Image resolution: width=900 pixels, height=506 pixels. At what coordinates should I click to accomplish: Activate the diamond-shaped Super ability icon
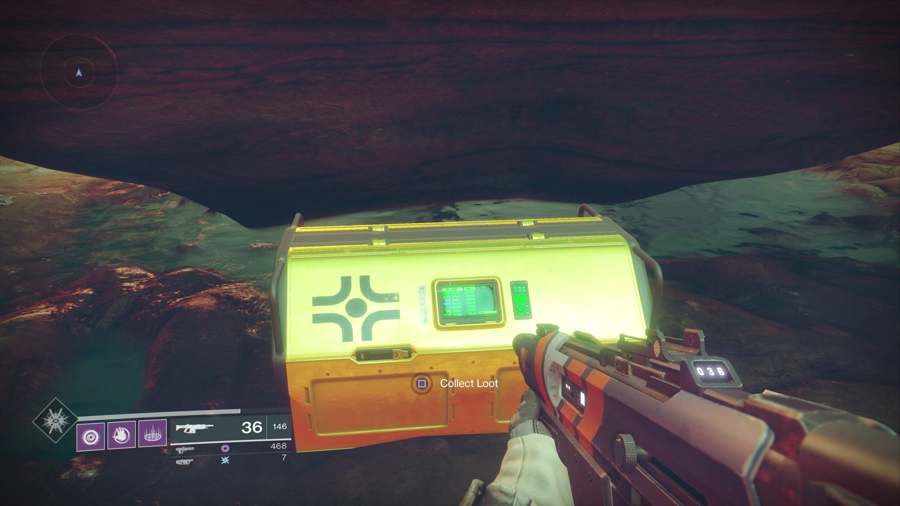[x=54, y=420]
